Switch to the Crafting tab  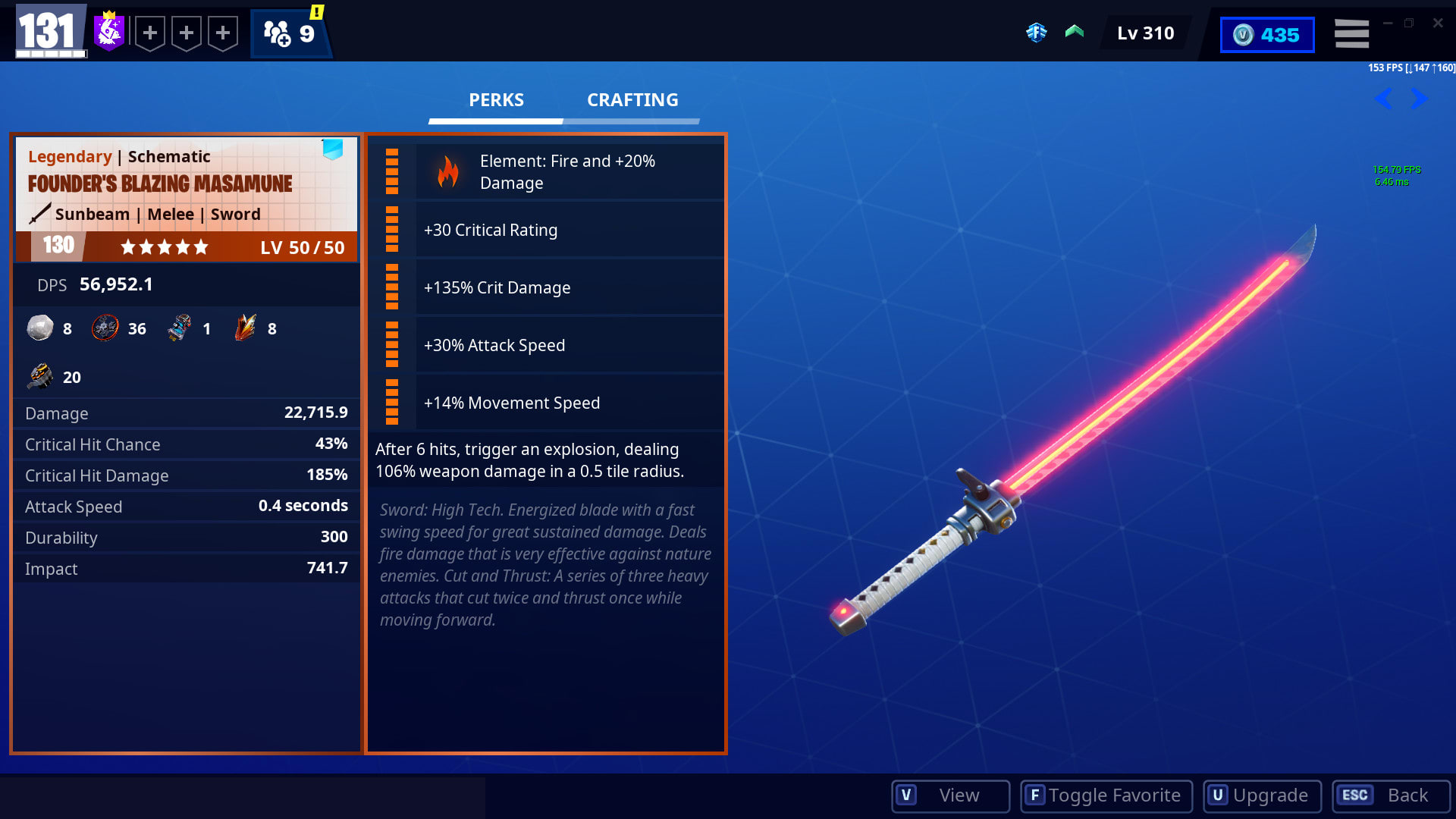(x=632, y=100)
